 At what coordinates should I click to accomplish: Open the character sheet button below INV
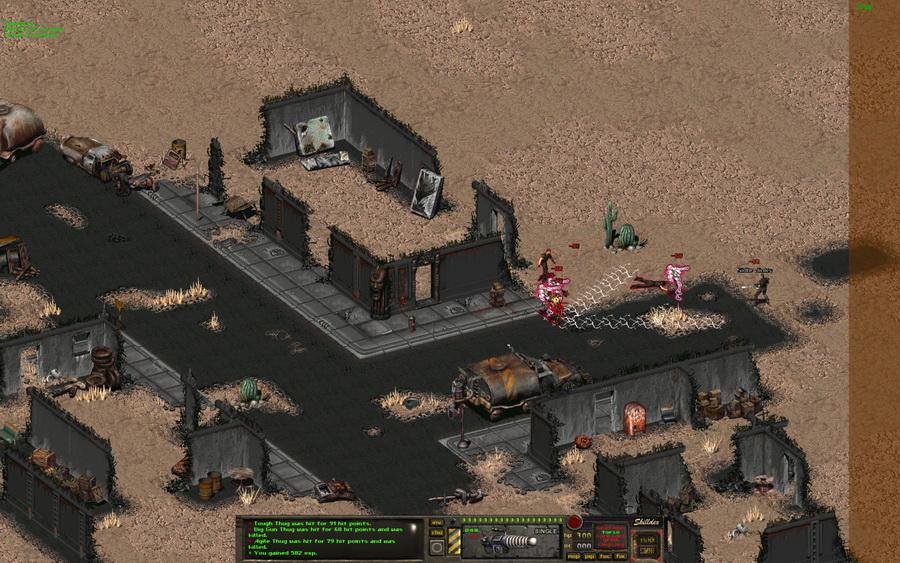[437, 534]
